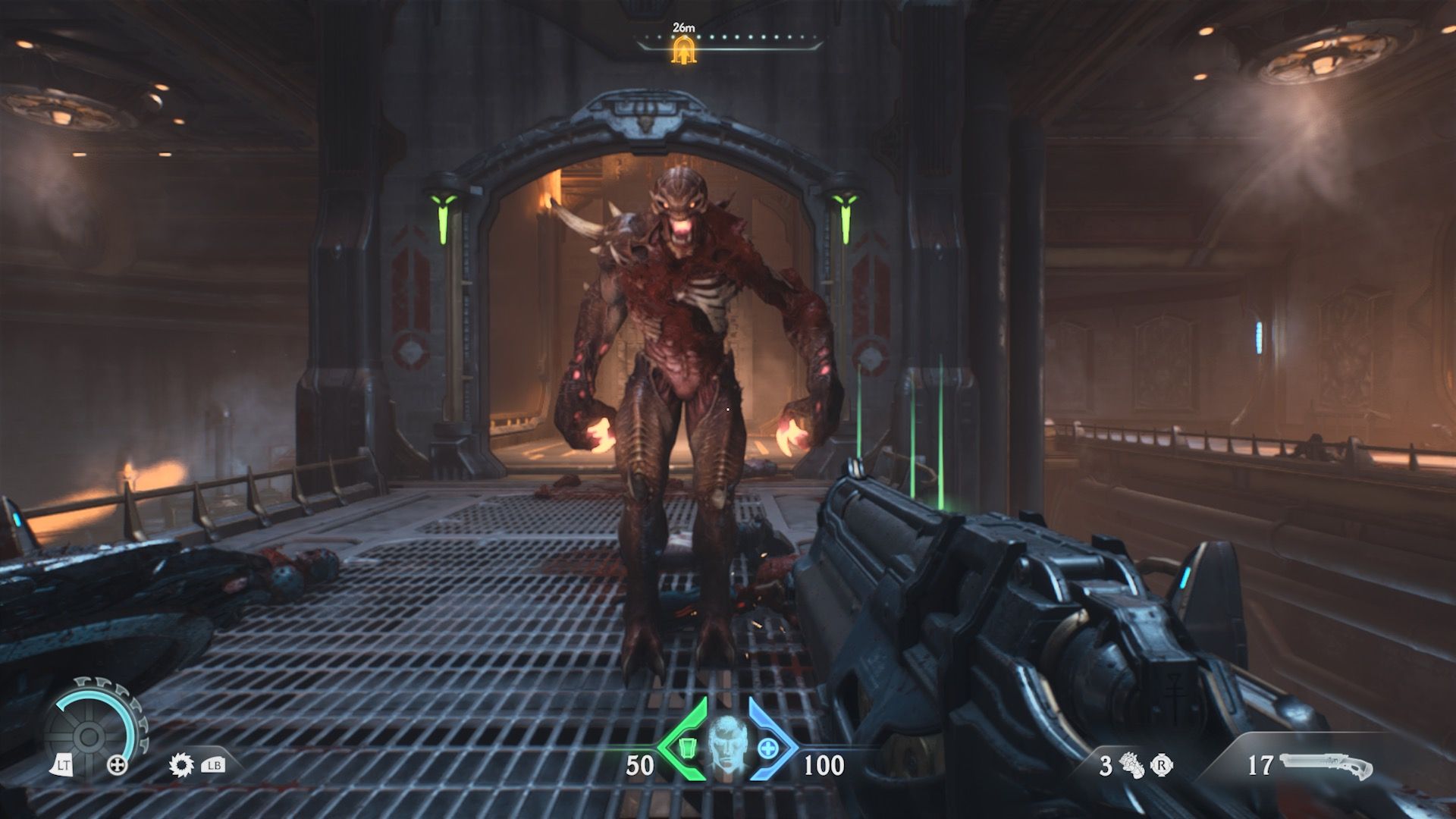Click the green armor shard icon
This screenshot has height=819, width=1456.
[x=688, y=748]
